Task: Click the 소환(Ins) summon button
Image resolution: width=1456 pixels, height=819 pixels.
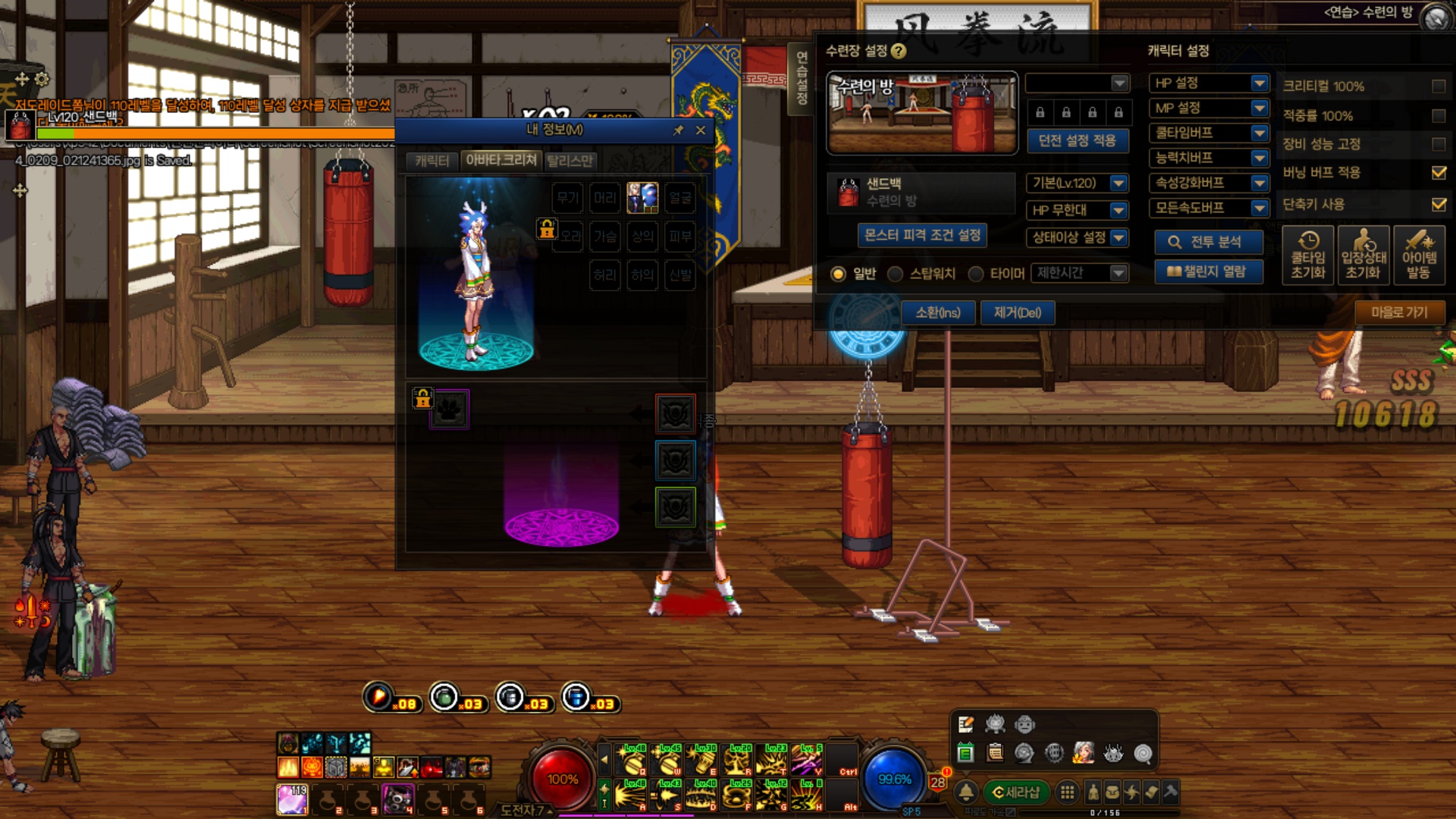Action: pos(938,312)
